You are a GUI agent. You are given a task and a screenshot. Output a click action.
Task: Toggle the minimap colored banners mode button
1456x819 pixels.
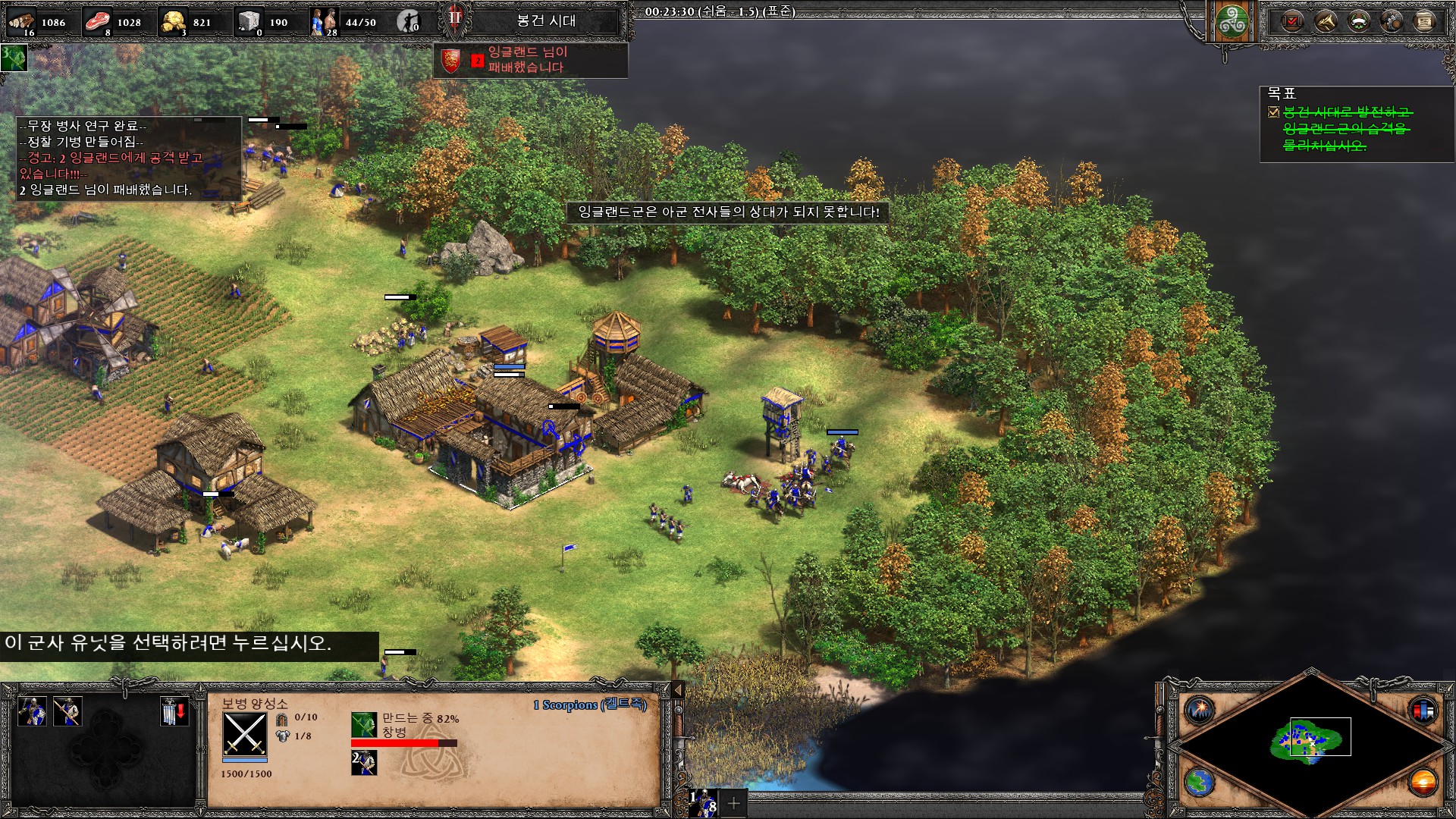(1423, 711)
